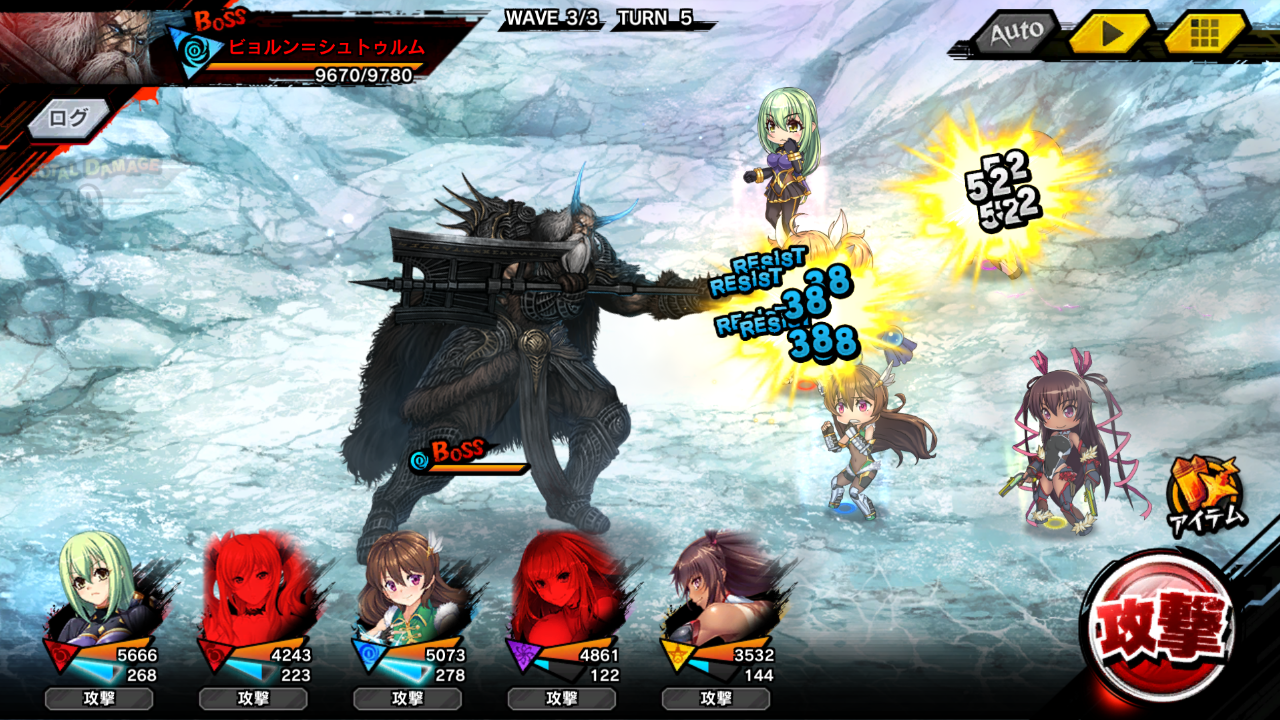This screenshot has width=1280, height=720.
Task: Click 攻撃 label under green-haired portrait
Action: (99, 698)
